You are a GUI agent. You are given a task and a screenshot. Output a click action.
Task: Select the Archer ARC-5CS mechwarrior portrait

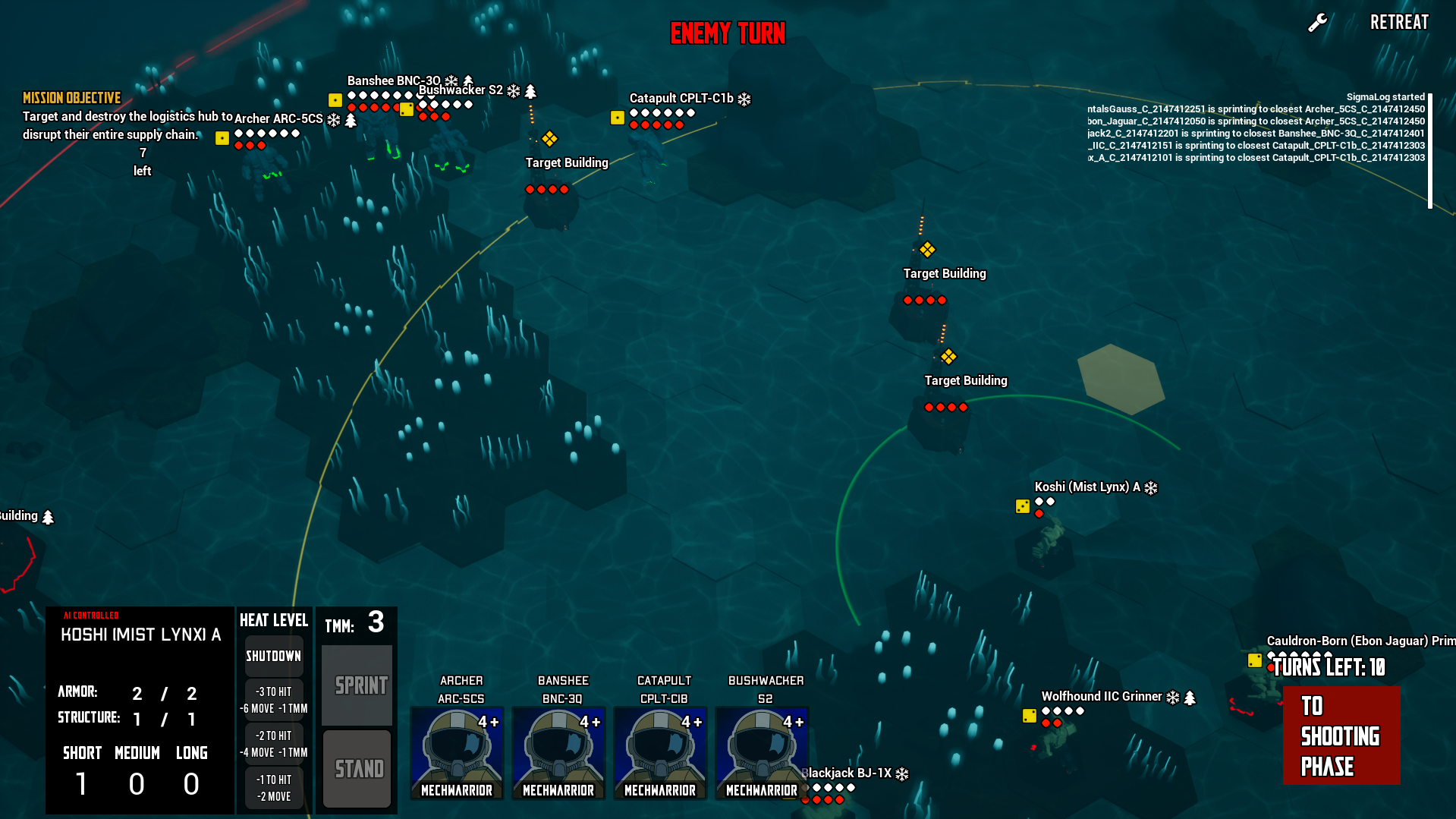coord(457,752)
